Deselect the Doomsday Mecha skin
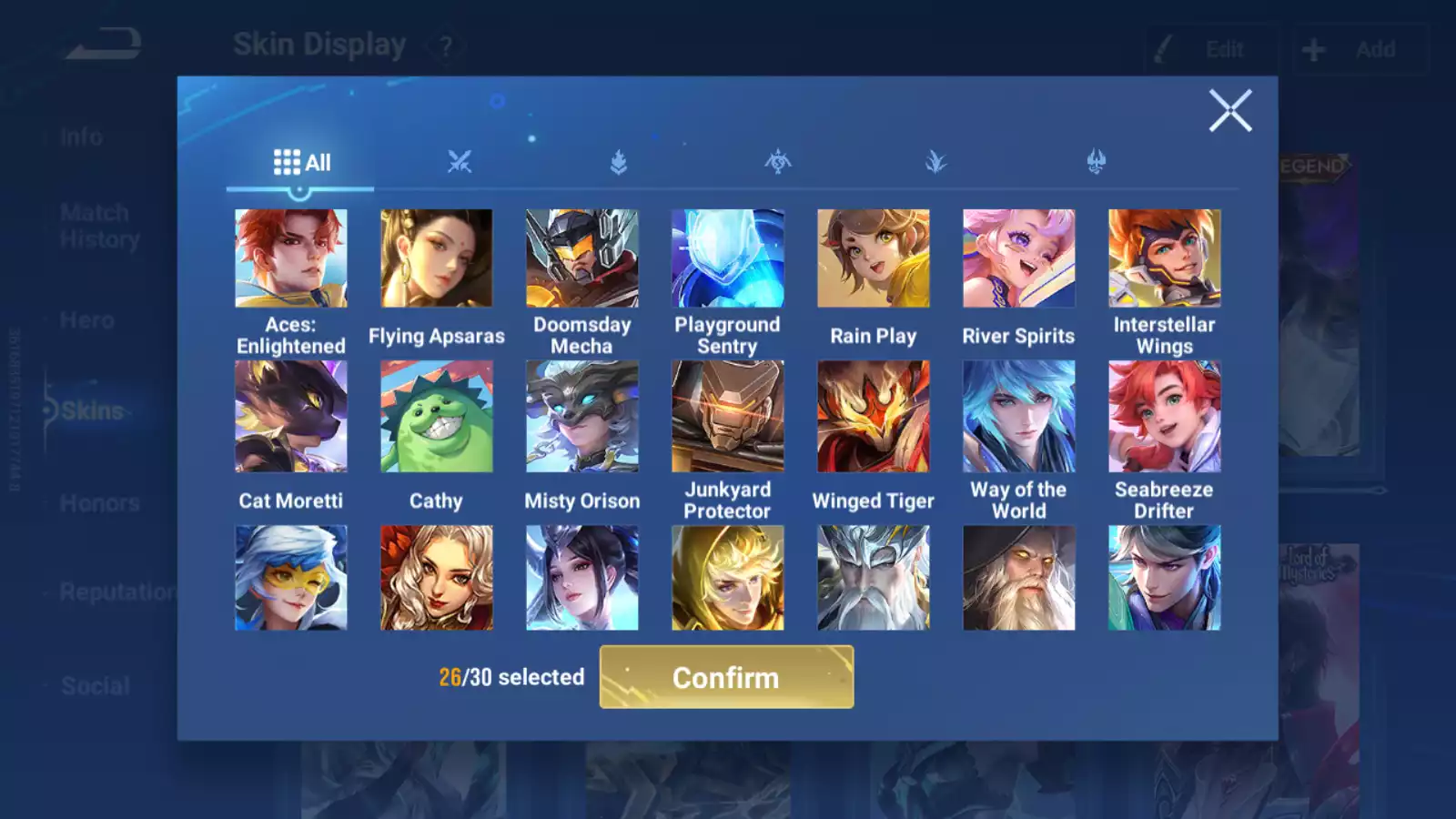Image resolution: width=1456 pixels, height=819 pixels. 581,258
